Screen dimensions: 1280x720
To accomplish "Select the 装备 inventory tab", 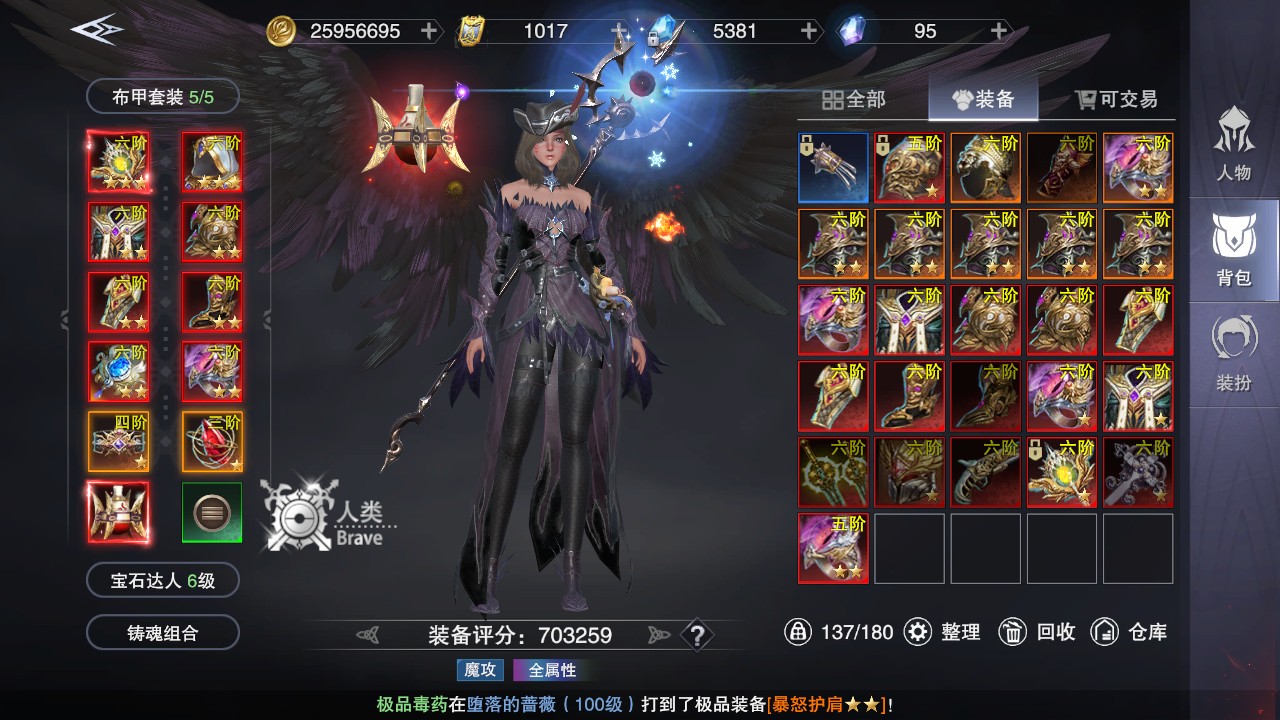I will coord(982,99).
